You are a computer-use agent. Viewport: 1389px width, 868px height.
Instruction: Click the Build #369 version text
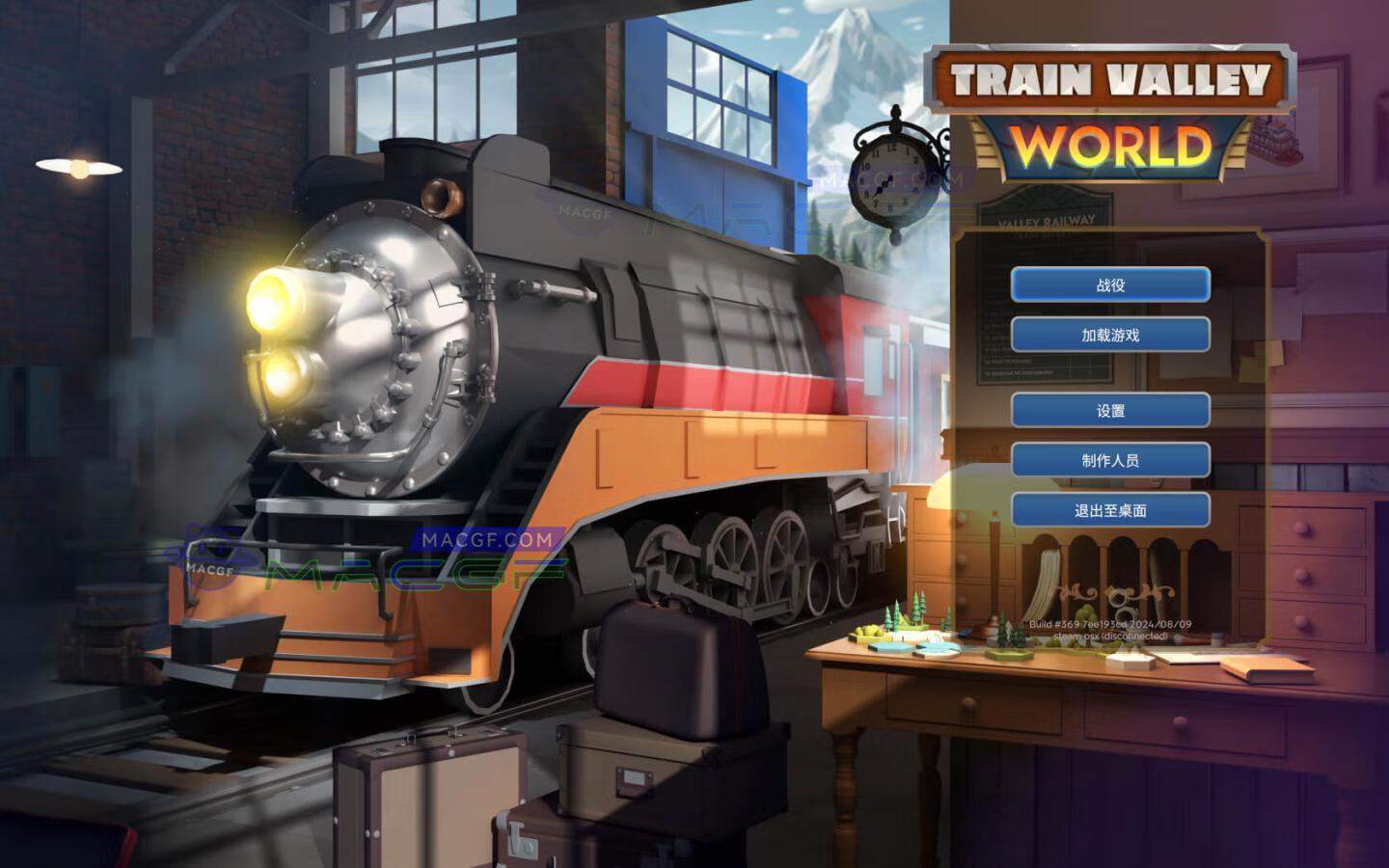pos(1109,622)
